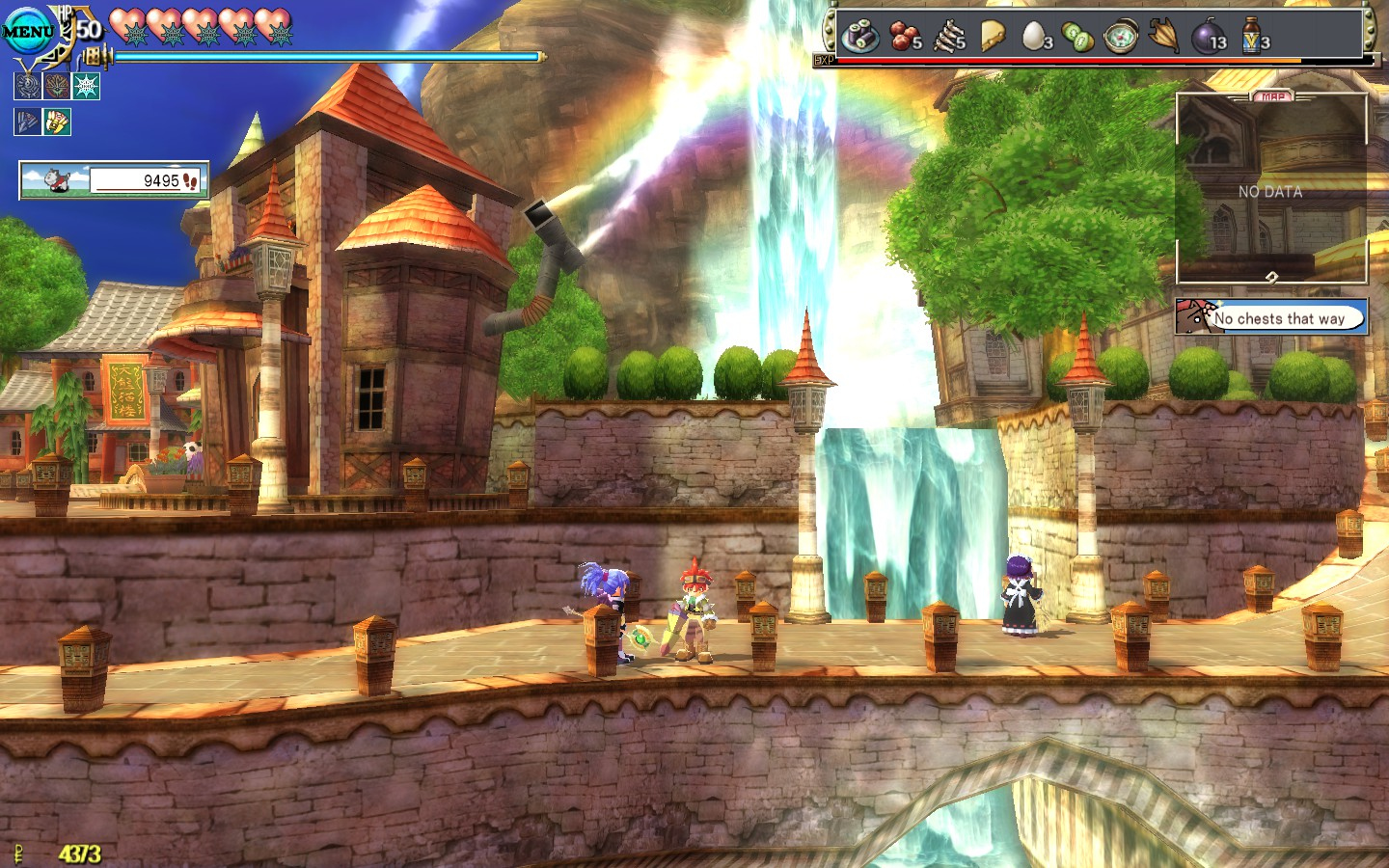The height and width of the screenshot is (868, 1389).
Task: Click the white snowflake status icon
Action: tap(87, 87)
